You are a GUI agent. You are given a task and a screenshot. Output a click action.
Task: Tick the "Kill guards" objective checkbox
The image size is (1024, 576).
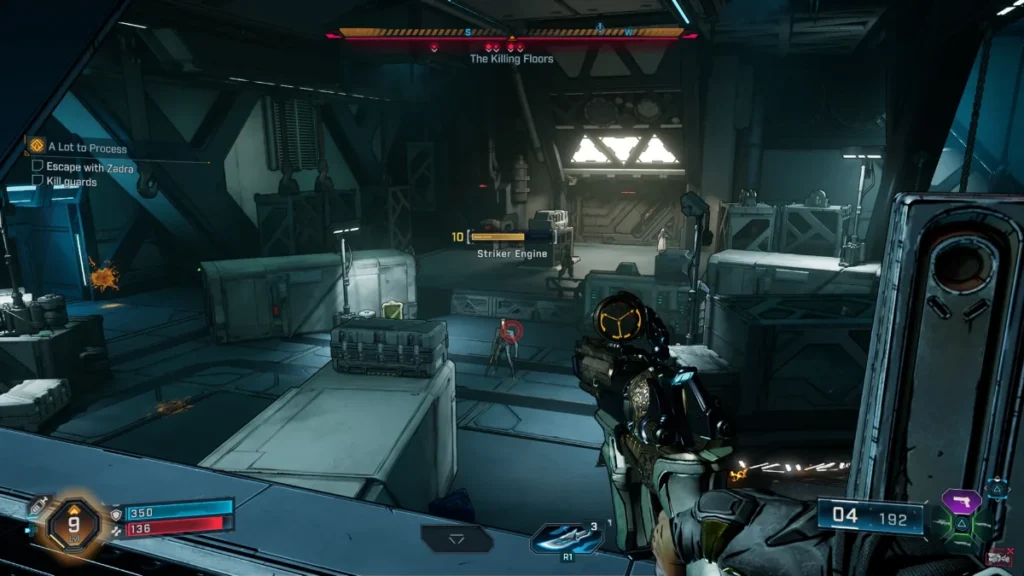click(38, 181)
